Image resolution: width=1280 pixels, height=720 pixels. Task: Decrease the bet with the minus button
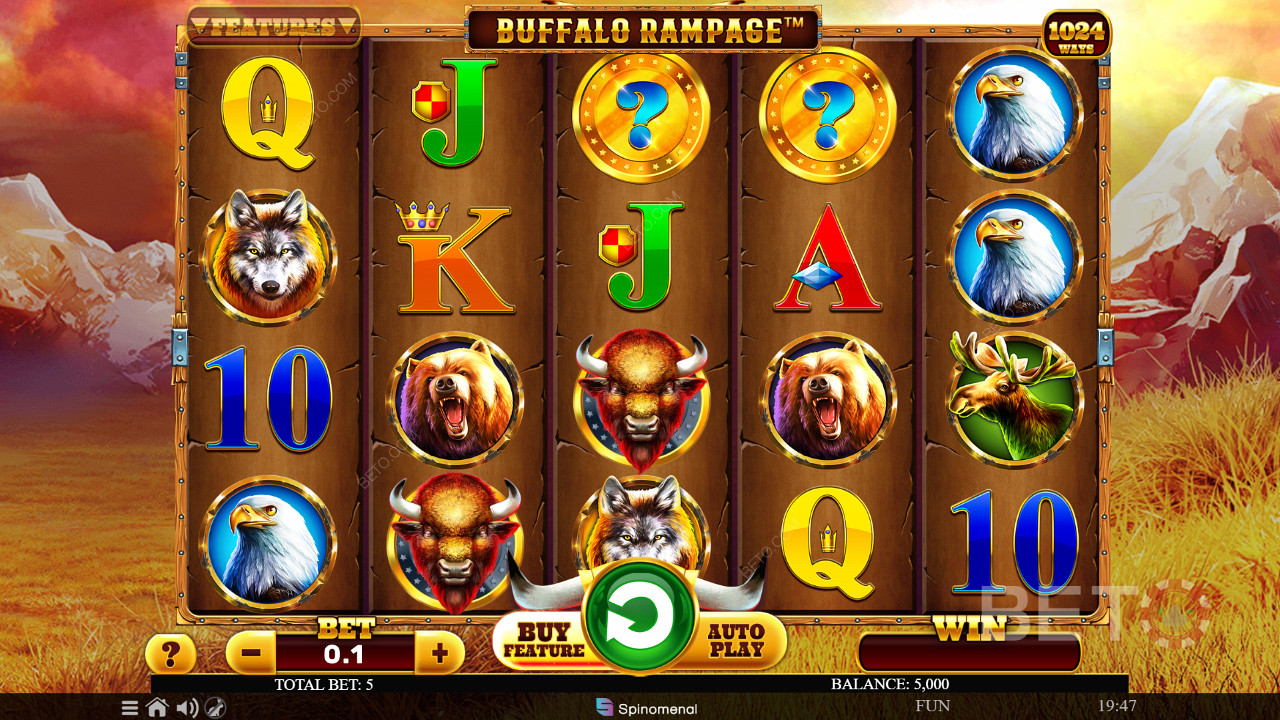click(x=251, y=654)
